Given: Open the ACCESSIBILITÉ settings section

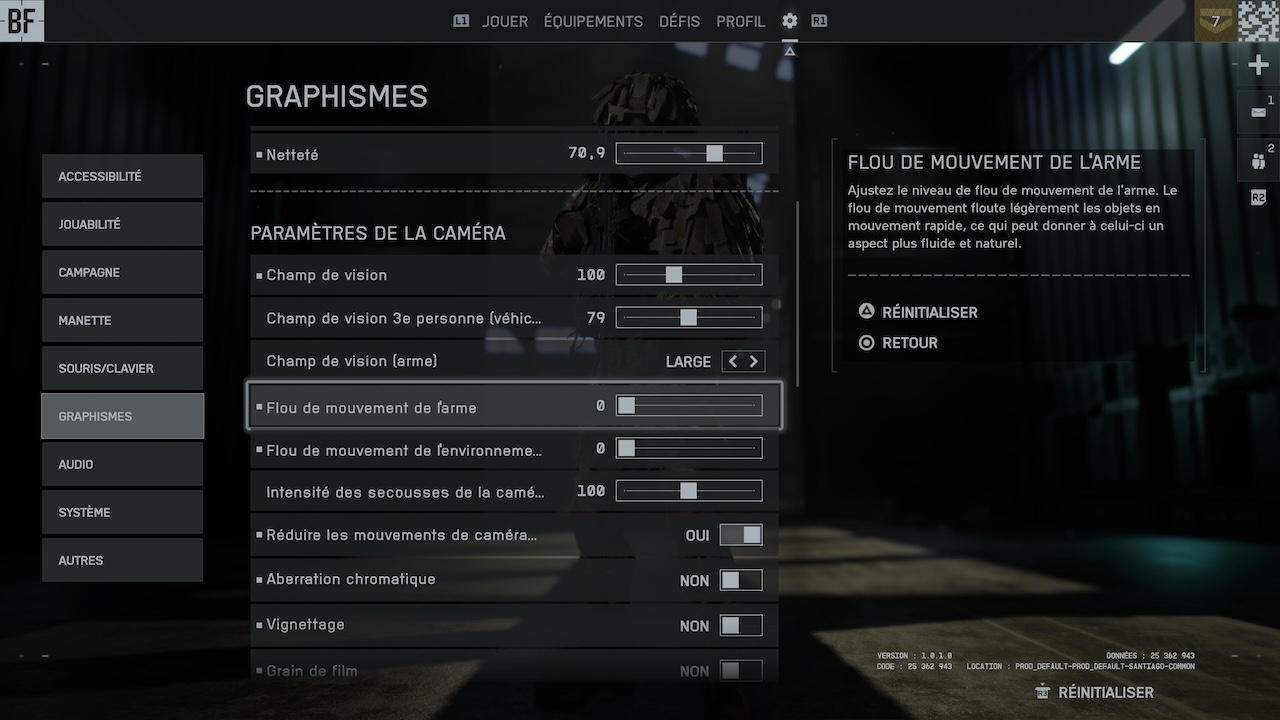Looking at the screenshot, I should click(122, 176).
